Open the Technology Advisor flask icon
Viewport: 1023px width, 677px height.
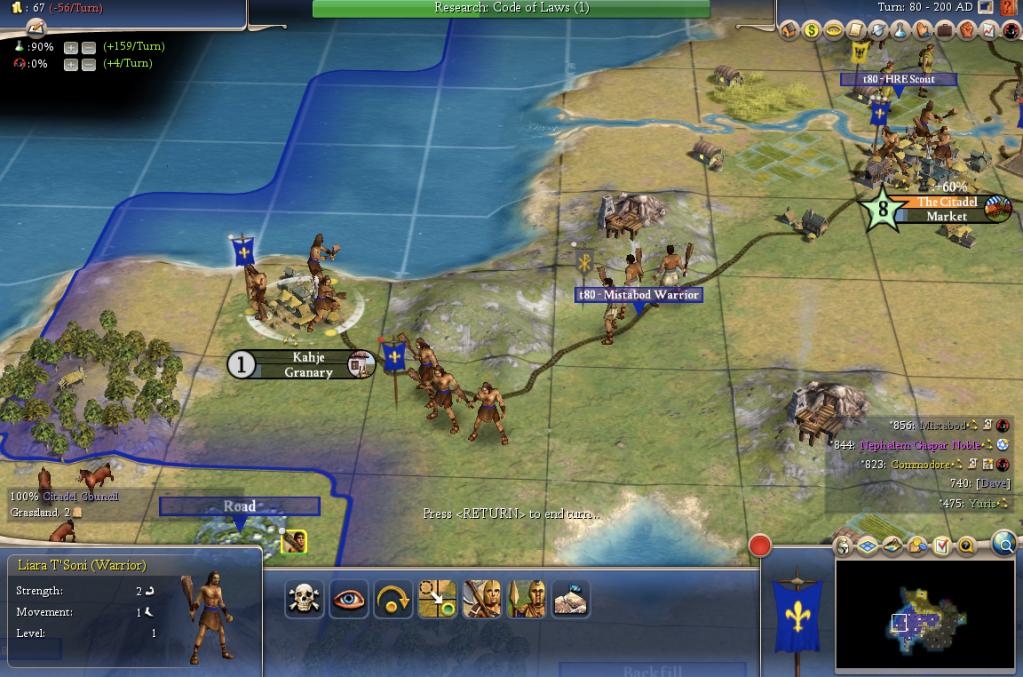coord(899,30)
